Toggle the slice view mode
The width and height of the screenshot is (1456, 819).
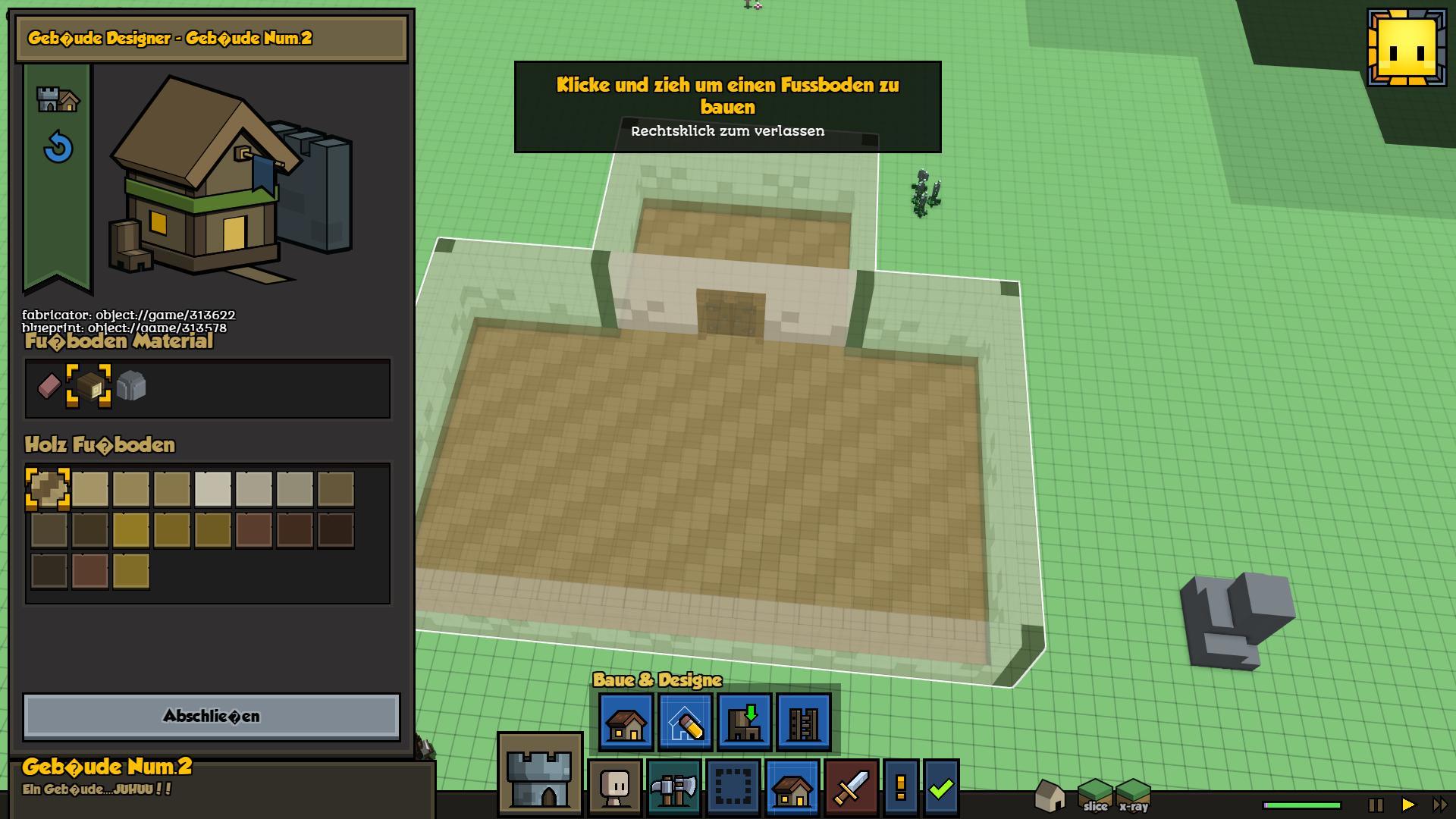[x=1095, y=795]
